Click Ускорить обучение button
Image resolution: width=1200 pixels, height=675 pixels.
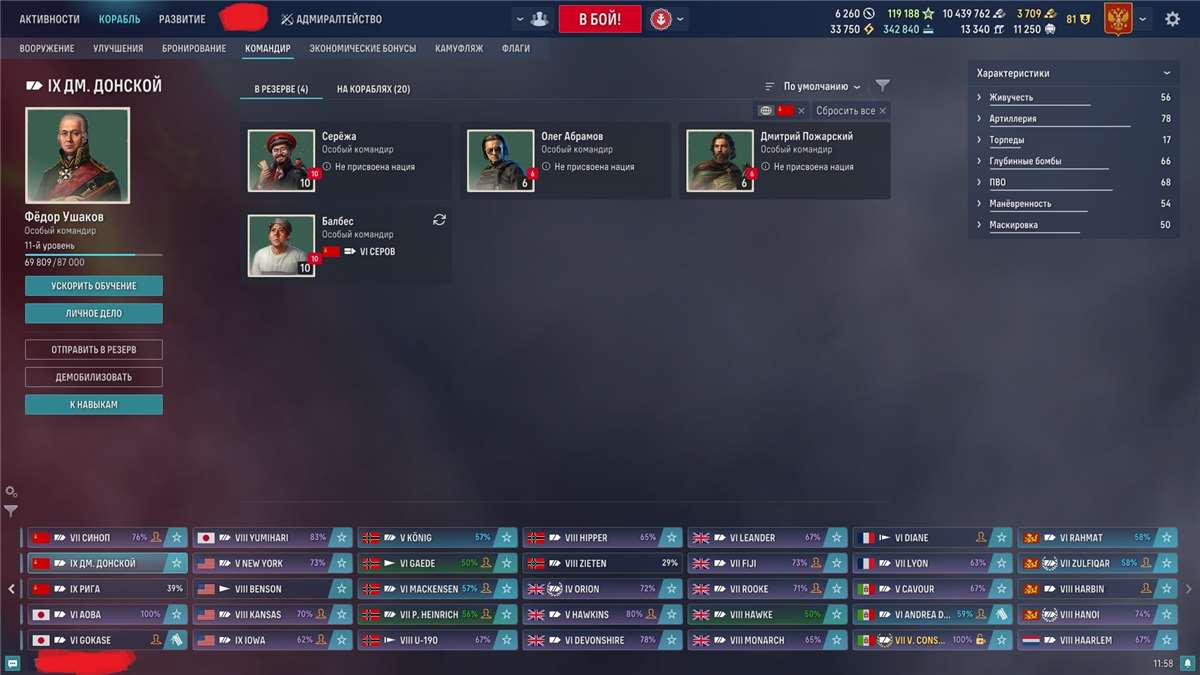point(94,286)
